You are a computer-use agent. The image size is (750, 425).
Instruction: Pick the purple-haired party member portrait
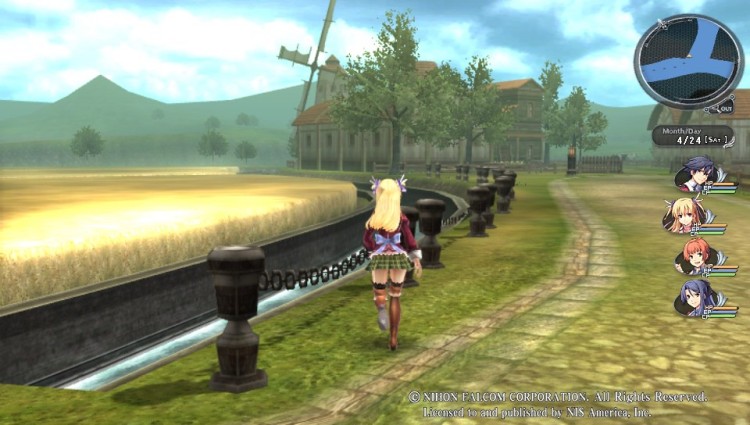coord(692,297)
